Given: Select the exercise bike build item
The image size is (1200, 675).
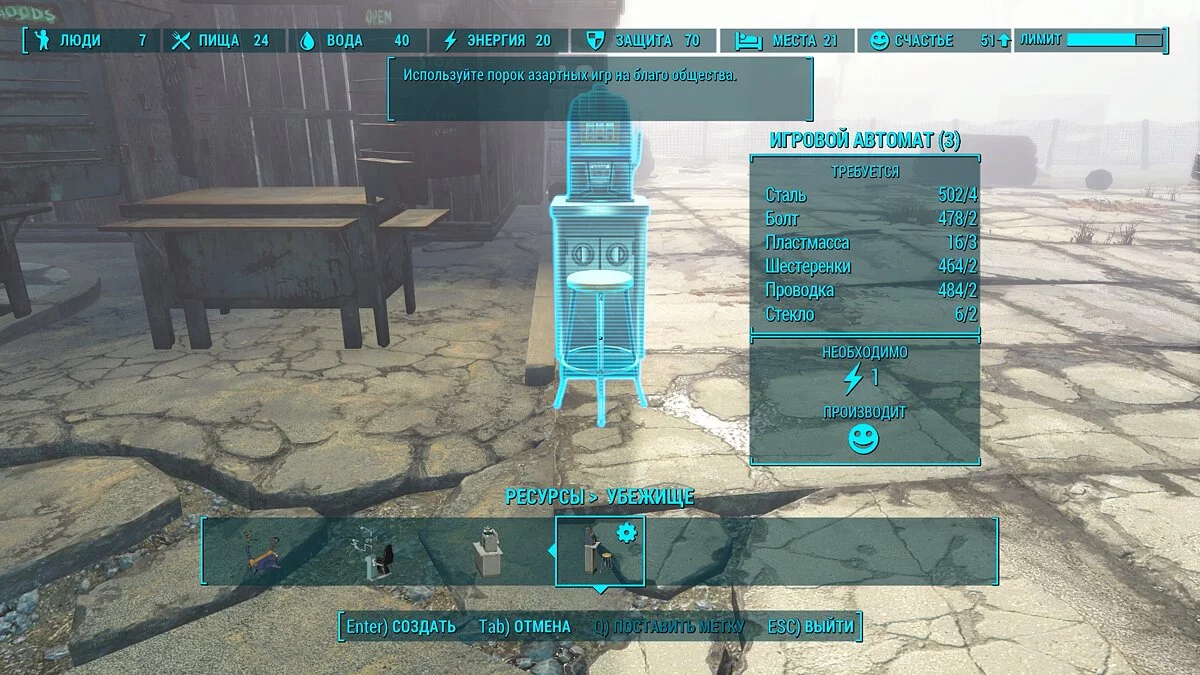Looking at the screenshot, I should (264, 554).
